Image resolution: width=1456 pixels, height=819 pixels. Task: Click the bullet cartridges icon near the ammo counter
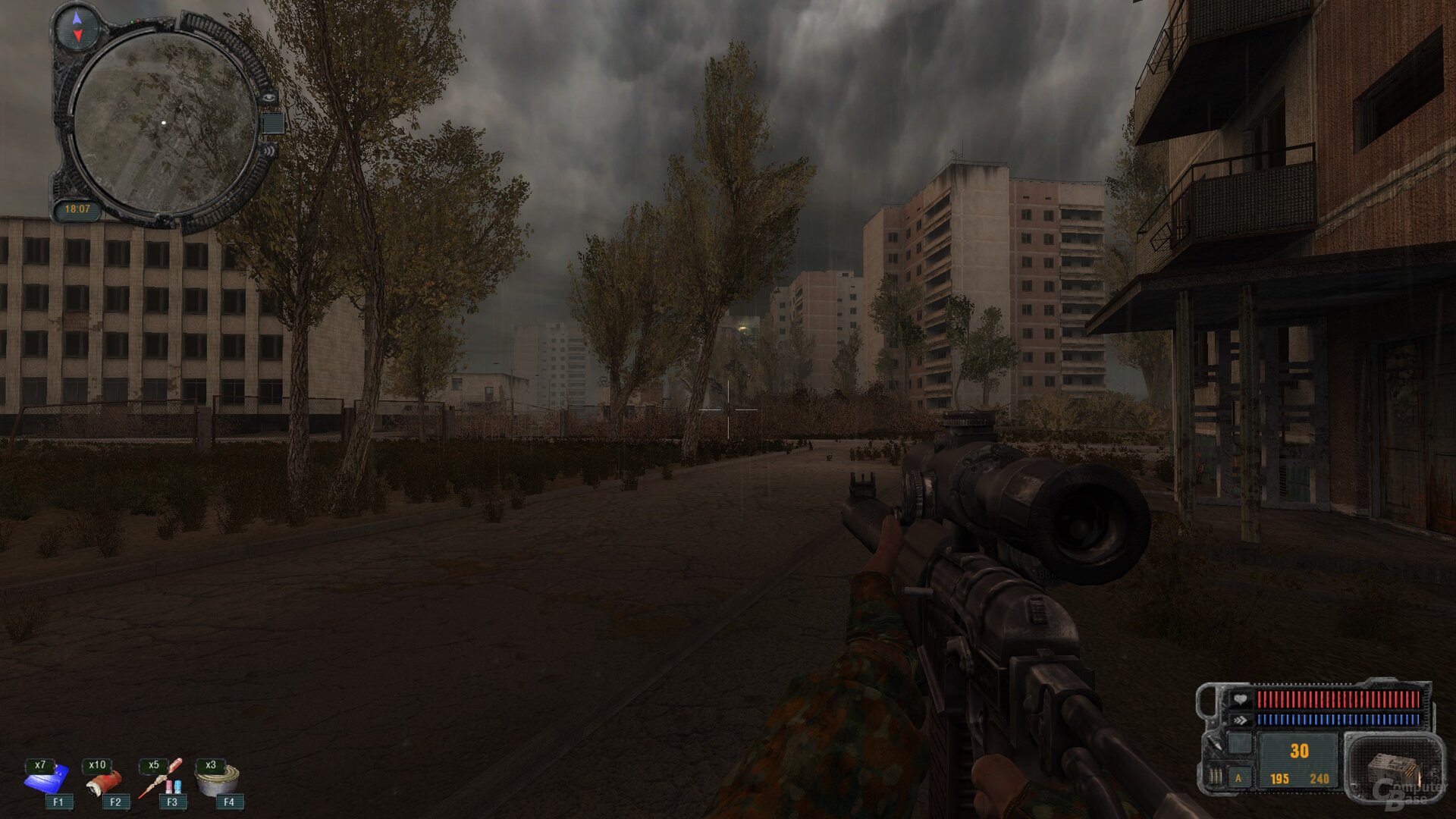[x=1215, y=777]
